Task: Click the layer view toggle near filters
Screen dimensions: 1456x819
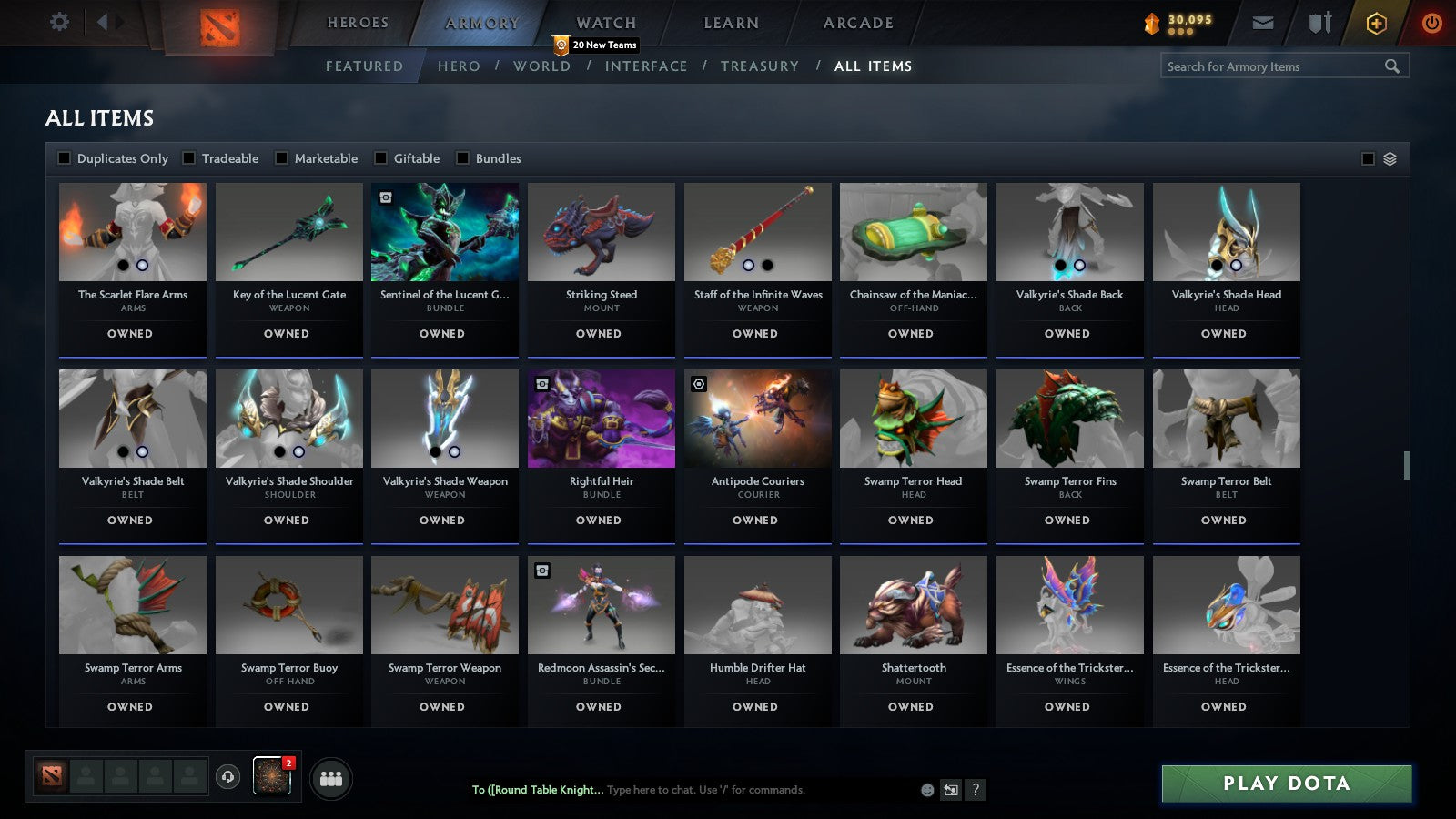Action: pos(1389,157)
